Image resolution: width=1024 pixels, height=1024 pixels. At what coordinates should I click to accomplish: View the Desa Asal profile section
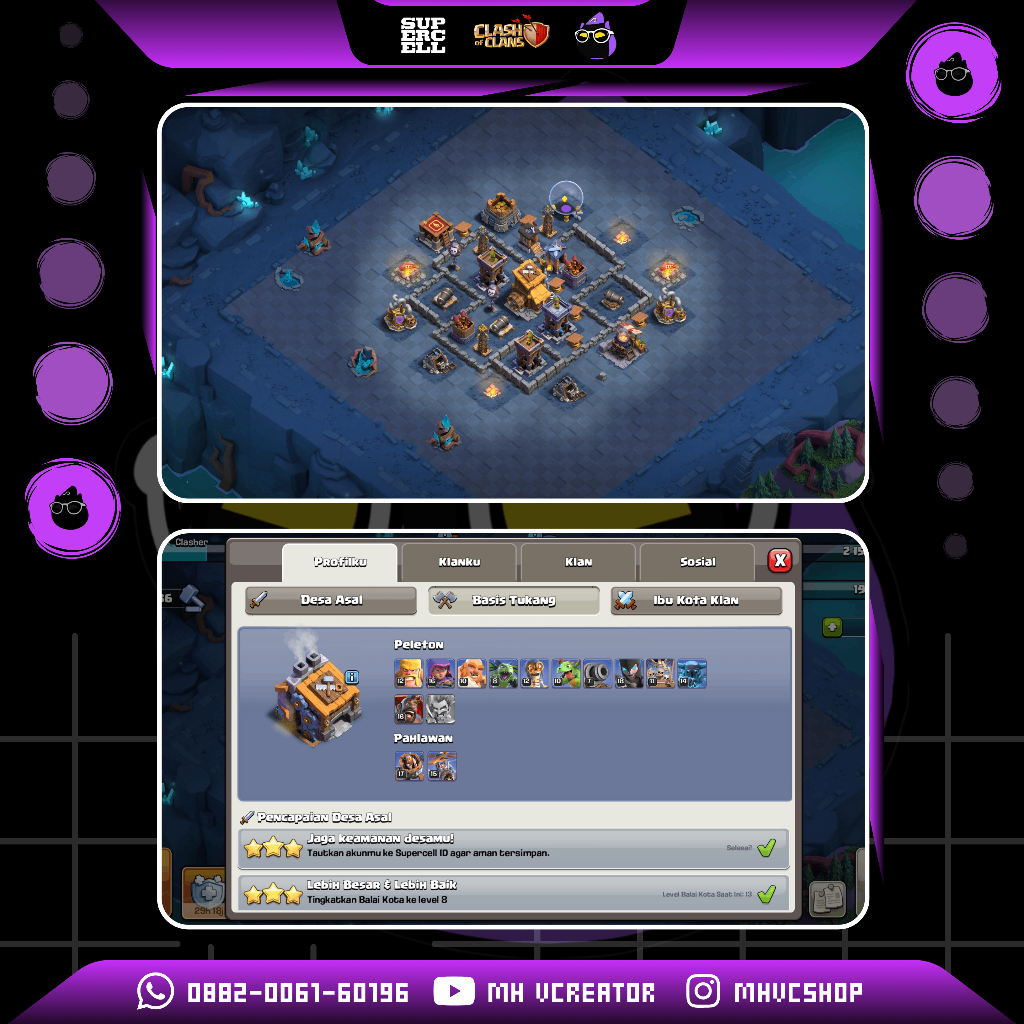coord(331,600)
